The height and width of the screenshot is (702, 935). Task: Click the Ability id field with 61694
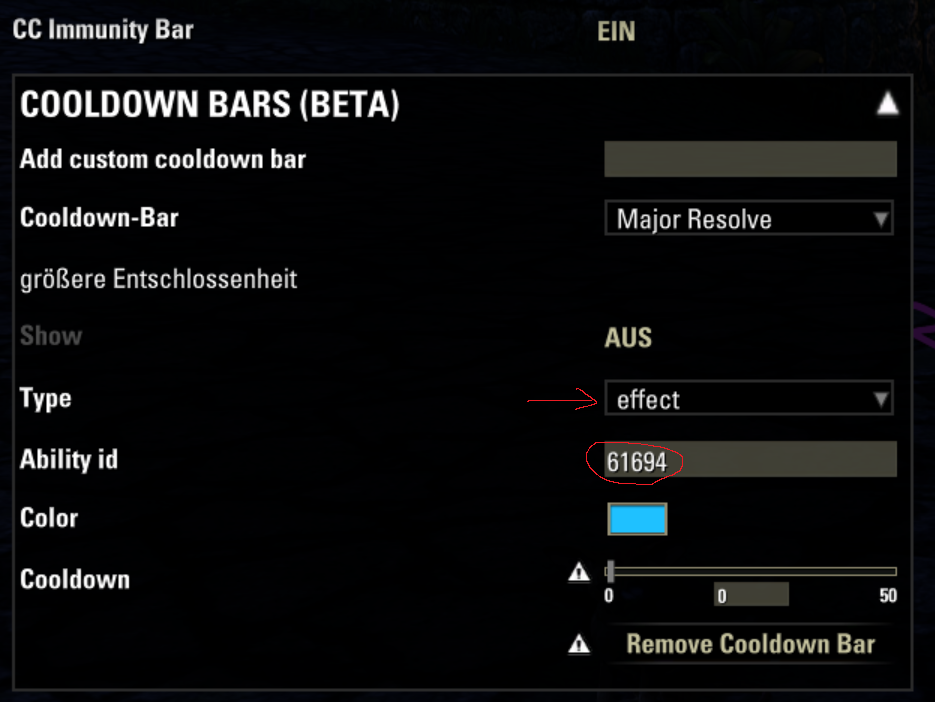[x=750, y=460]
